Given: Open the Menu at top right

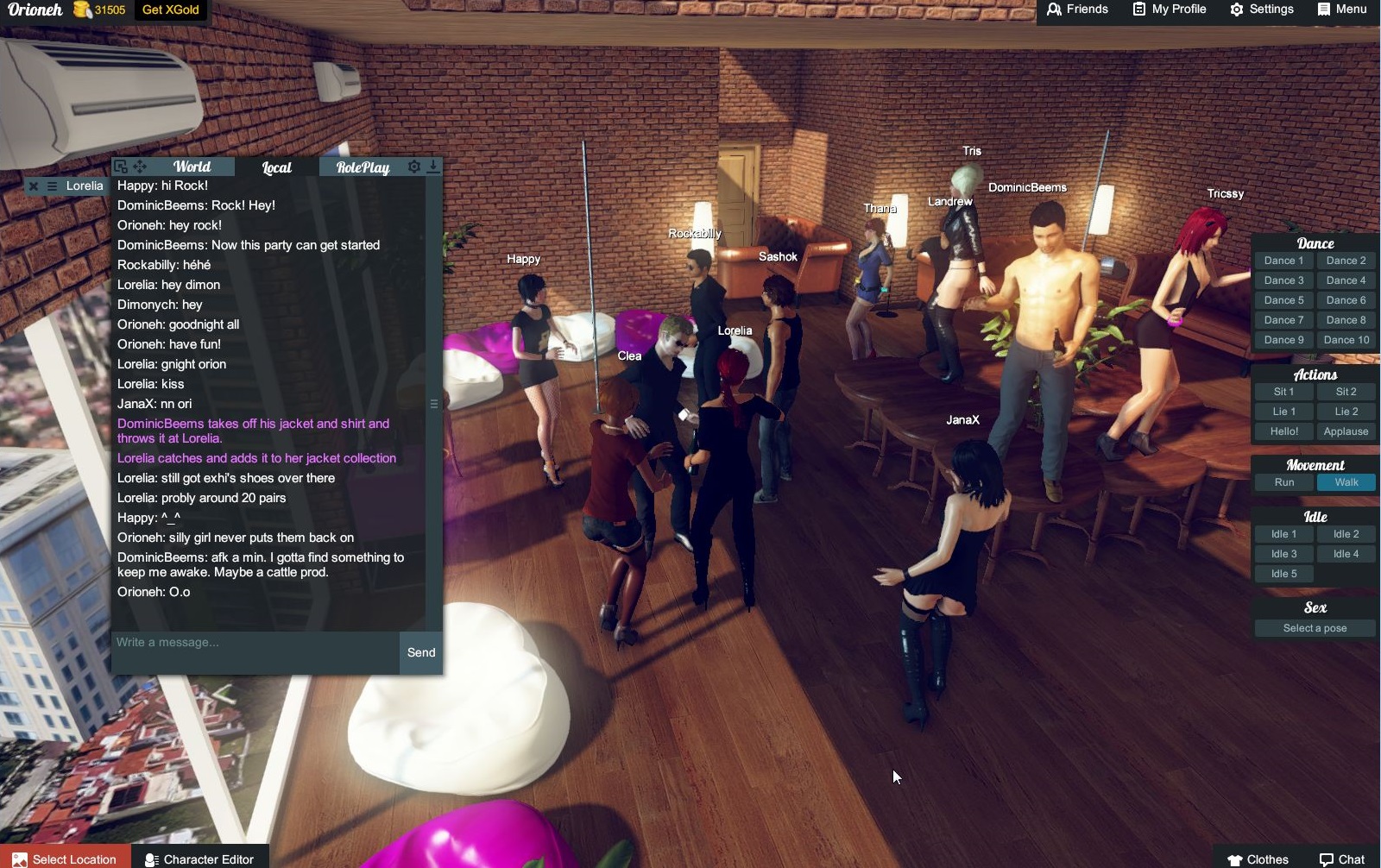Looking at the screenshot, I should (x=1322, y=9).
